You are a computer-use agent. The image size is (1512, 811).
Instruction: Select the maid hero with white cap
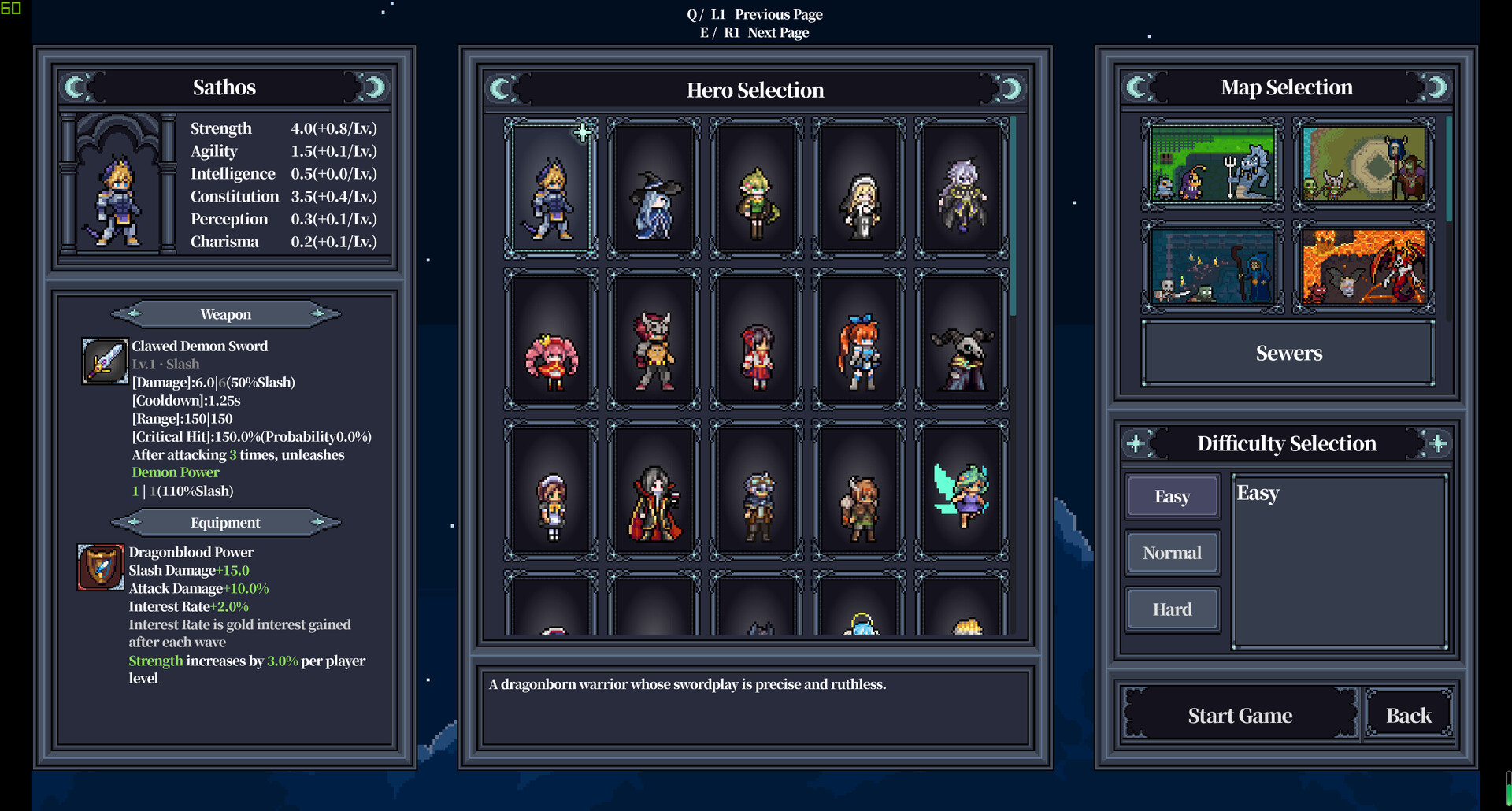pyautogui.click(x=550, y=491)
